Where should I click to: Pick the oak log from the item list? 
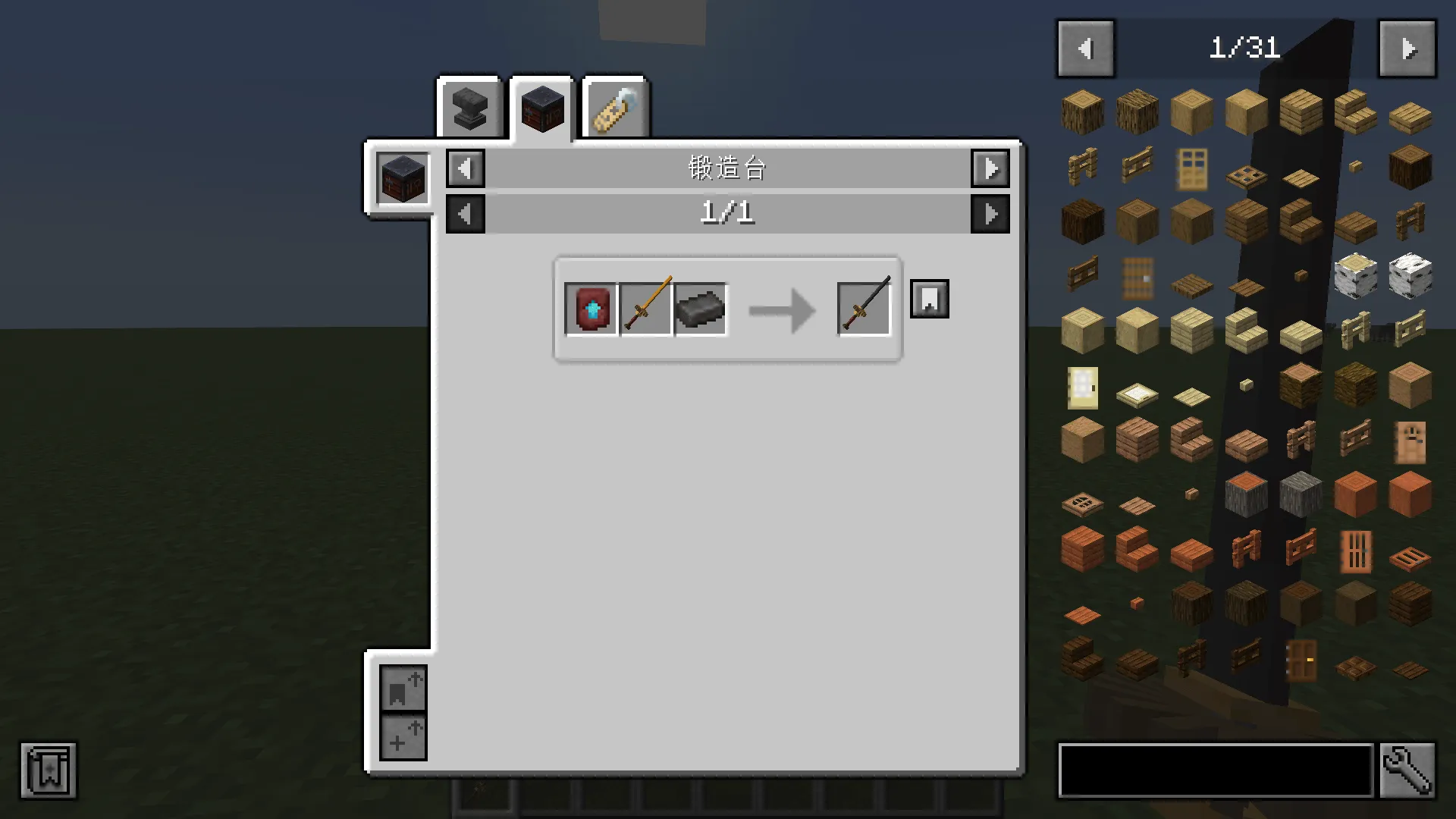point(1081,111)
